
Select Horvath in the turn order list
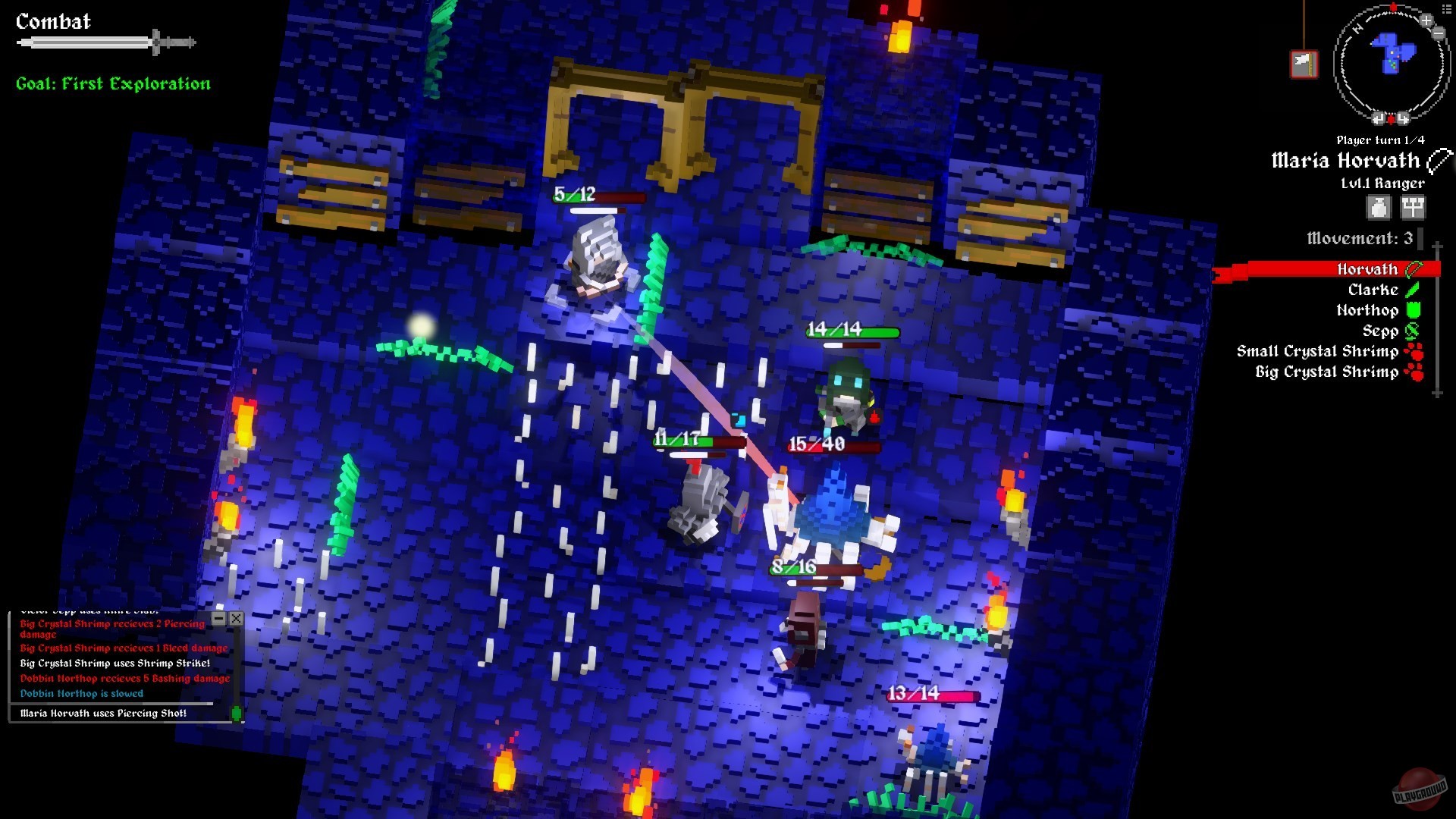coord(1367,269)
